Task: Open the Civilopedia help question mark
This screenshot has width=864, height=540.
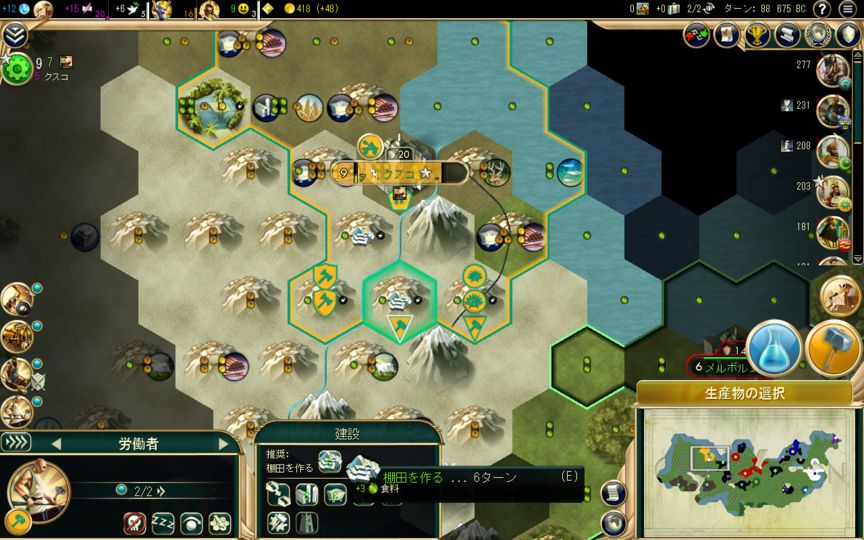Action: click(821, 9)
